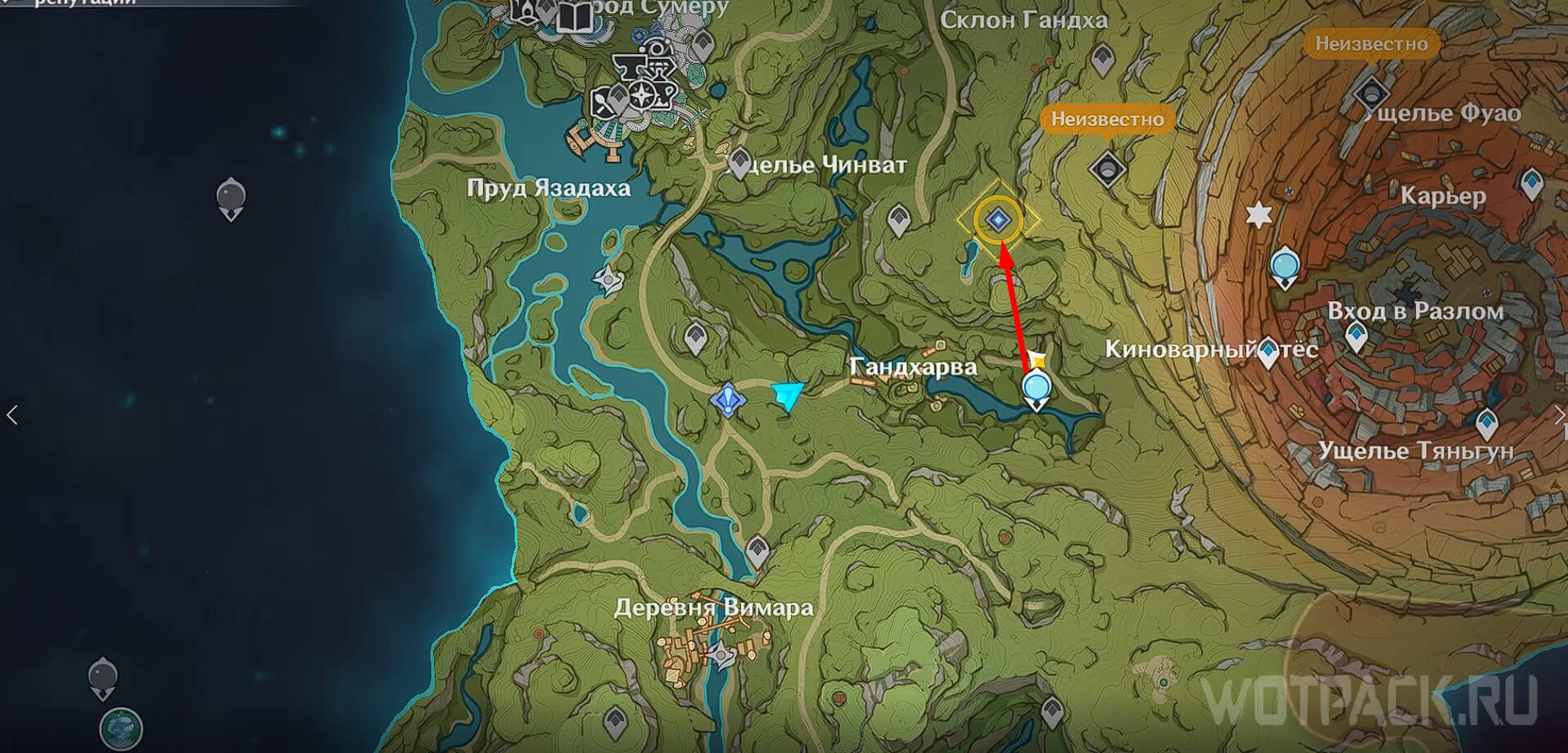Click the white six-pointed star marker
Viewport: 1568px width, 753px height.
coord(1258,215)
